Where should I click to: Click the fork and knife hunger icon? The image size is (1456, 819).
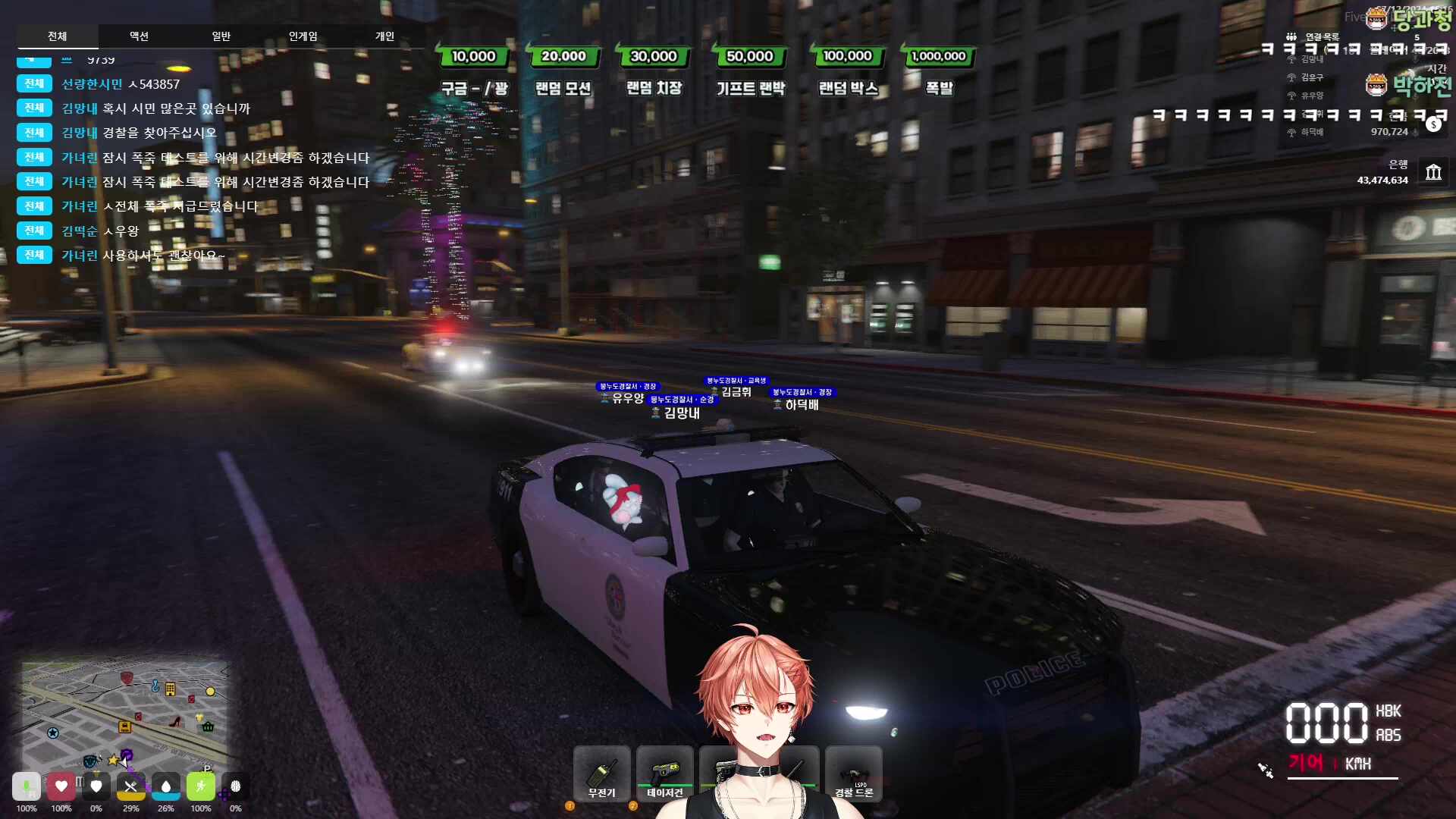tap(130, 786)
